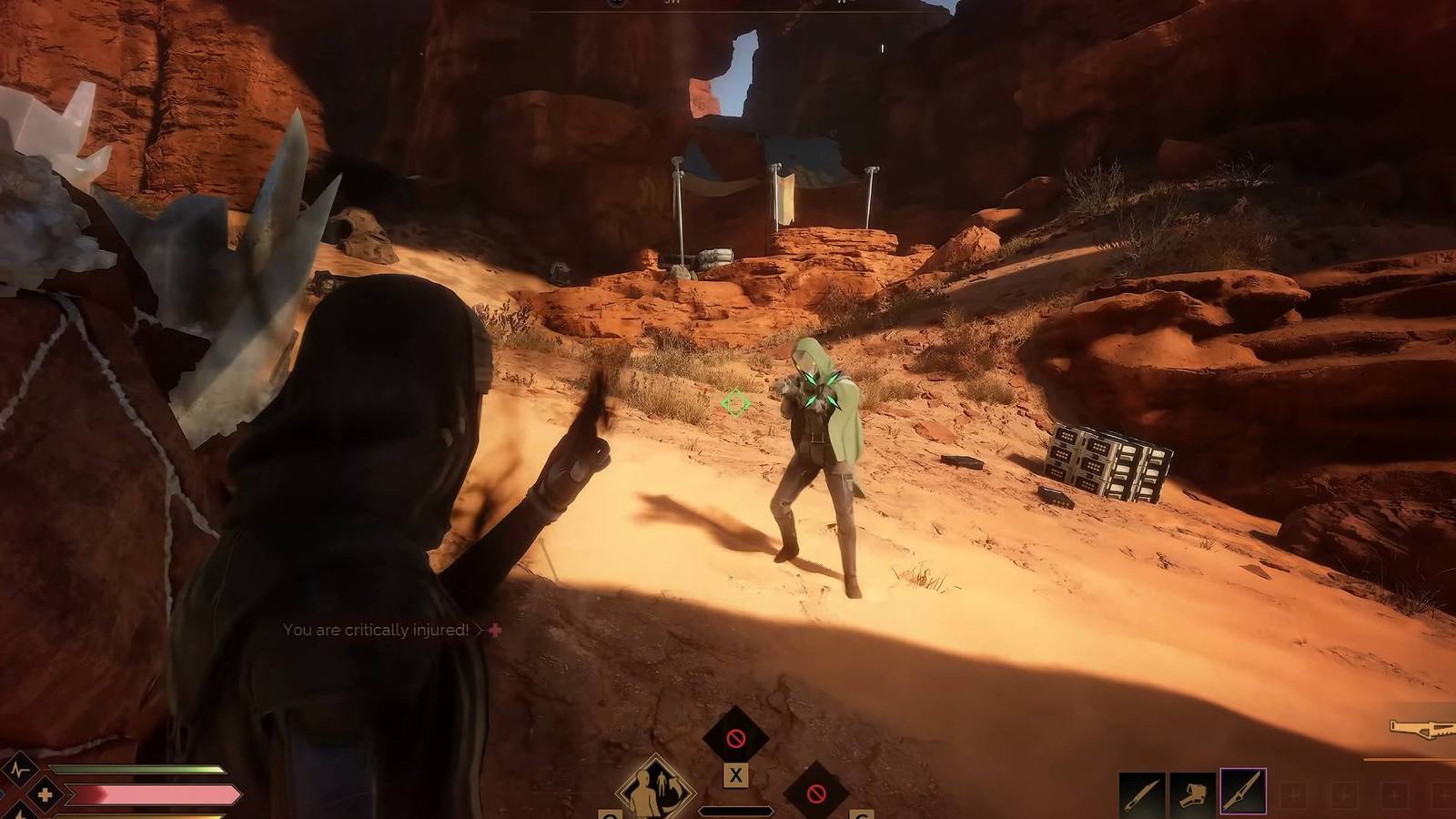The height and width of the screenshot is (819, 1456).
Task: Click the health cross icon next to the bars
Action: click(45, 794)
